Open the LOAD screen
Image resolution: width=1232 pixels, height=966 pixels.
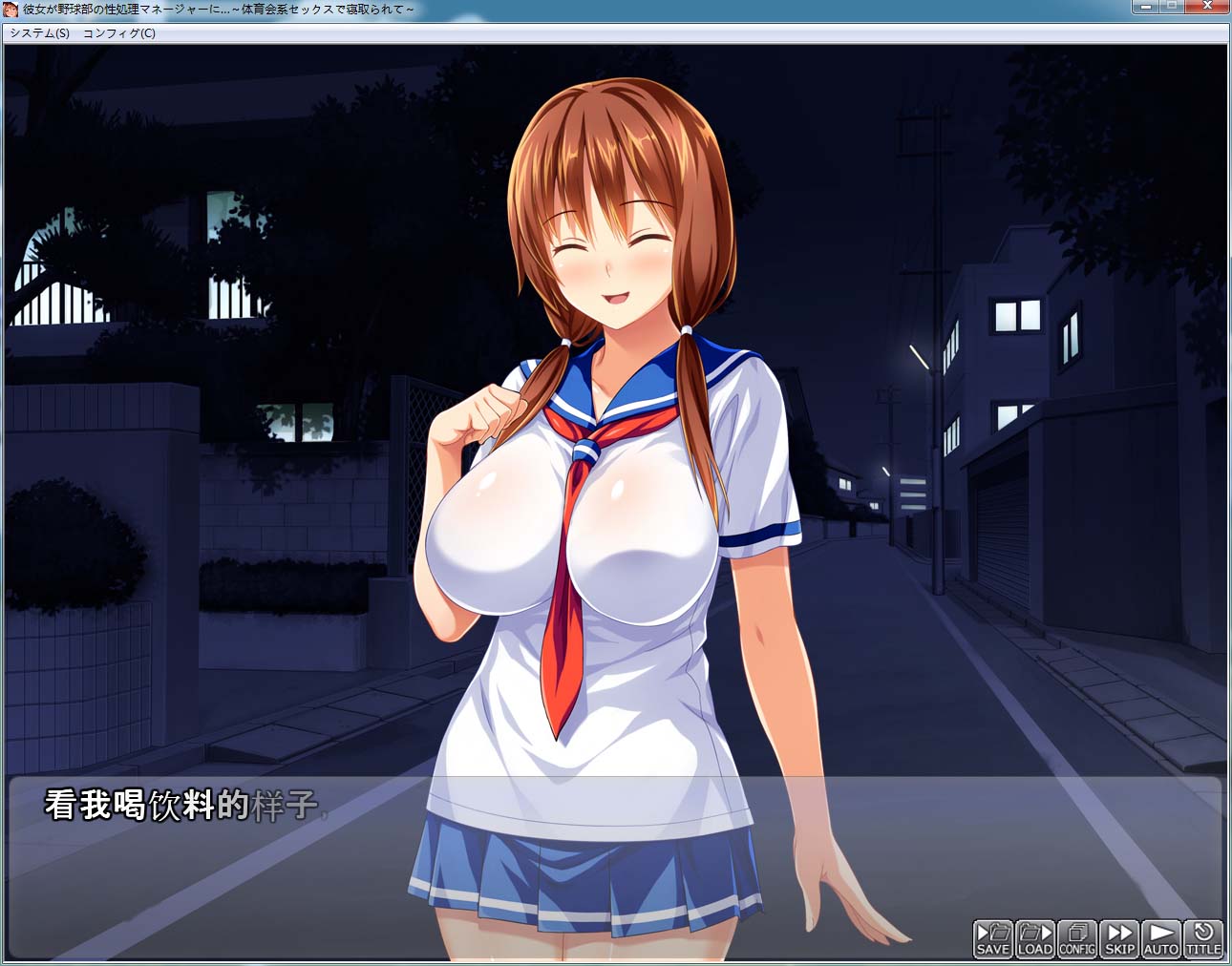1035,938
